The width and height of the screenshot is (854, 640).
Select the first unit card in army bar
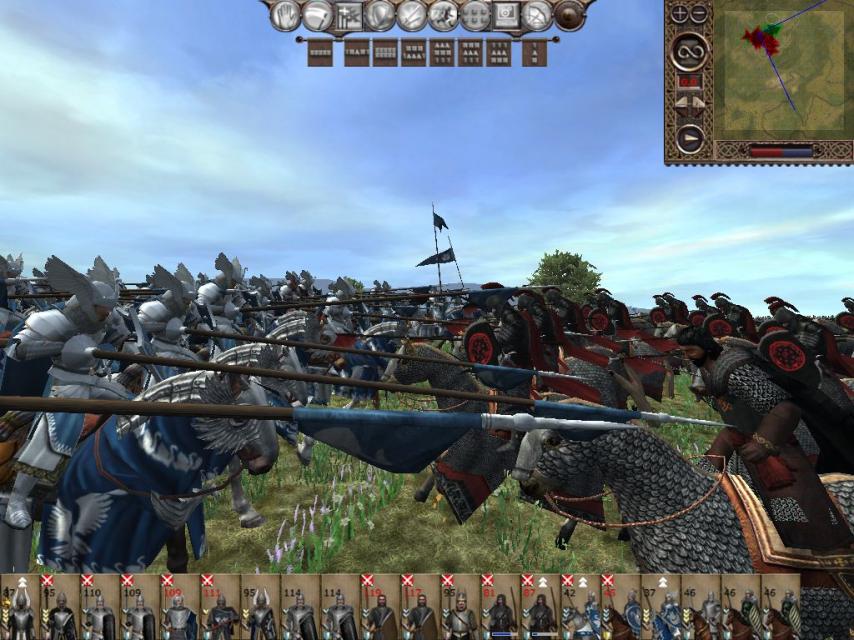click(x=20, y=607)
